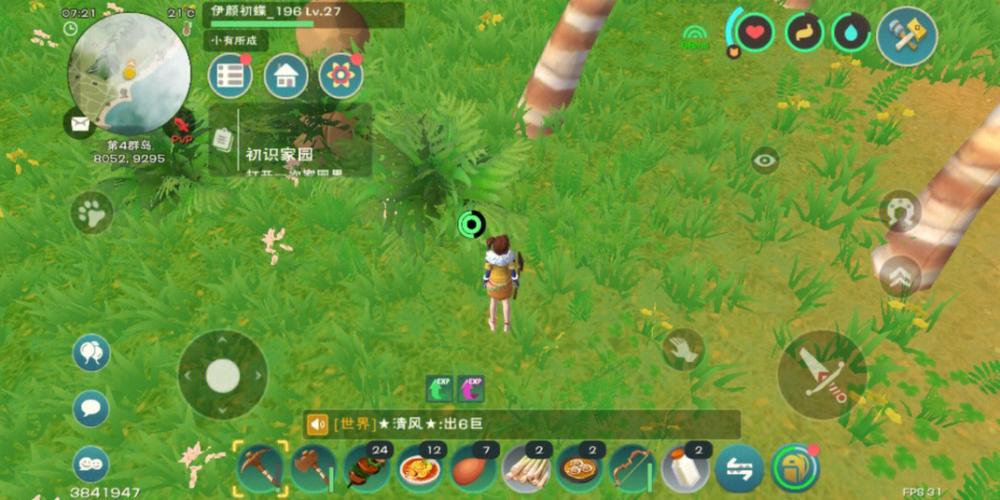Screen dimensions: 1000x500
Task: Open the emoji faces button
Action: (x=91, y=463)
